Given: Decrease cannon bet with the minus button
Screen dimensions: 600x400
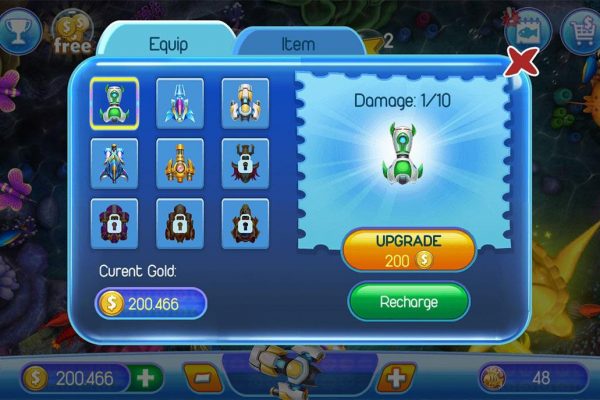Looking at the screenshot, I should point(201,378).
